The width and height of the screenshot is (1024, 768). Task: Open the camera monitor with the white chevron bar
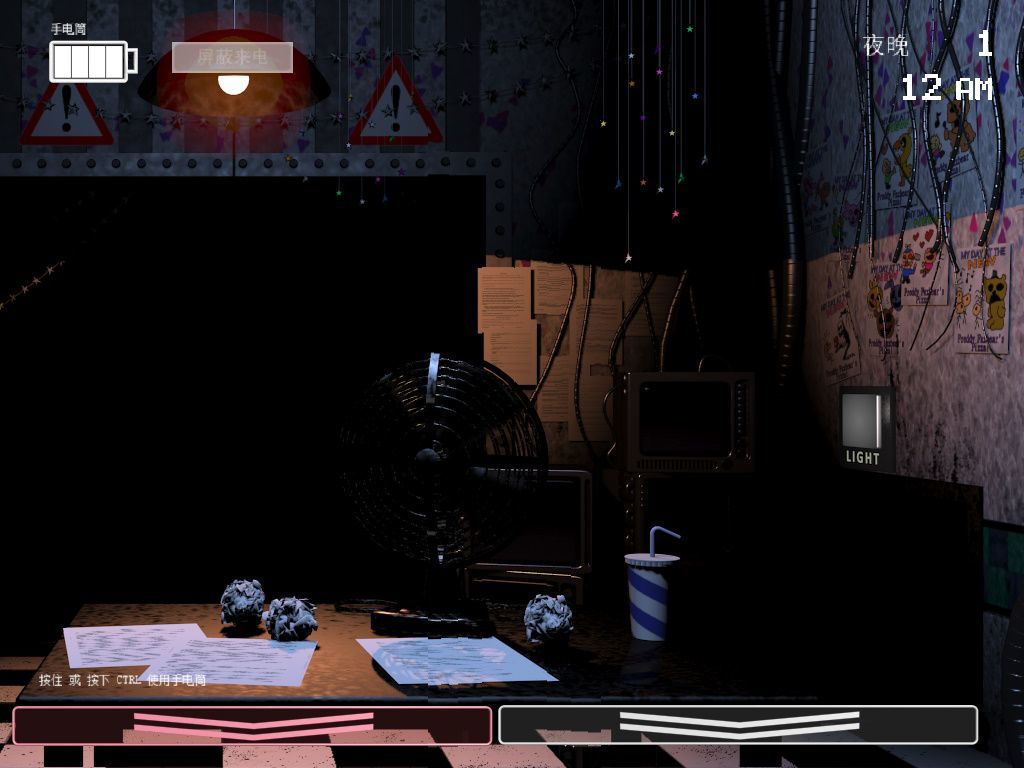pyautogui.click(x=738, y=725)
